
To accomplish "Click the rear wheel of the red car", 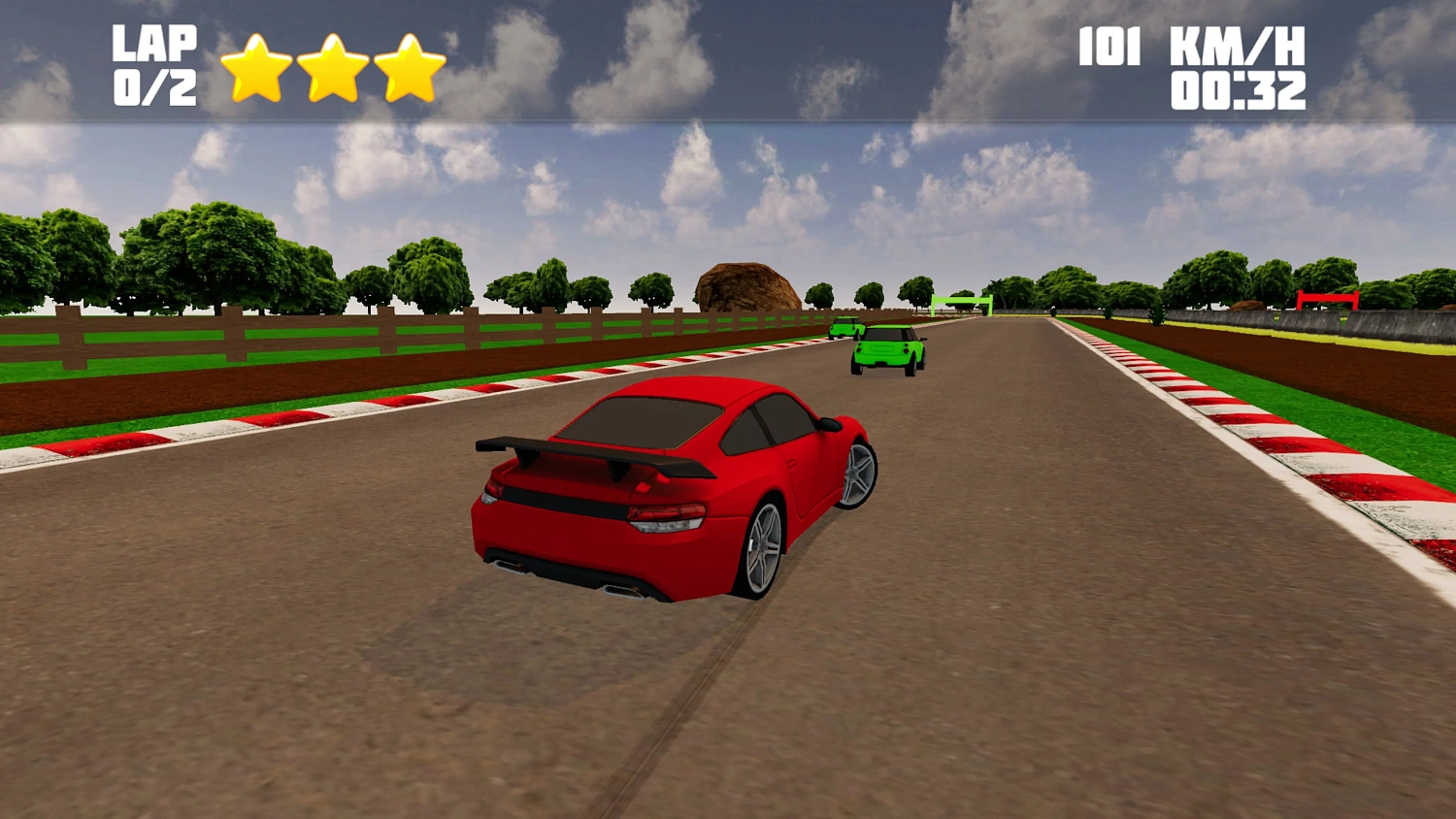I will (x=762, y=543).
